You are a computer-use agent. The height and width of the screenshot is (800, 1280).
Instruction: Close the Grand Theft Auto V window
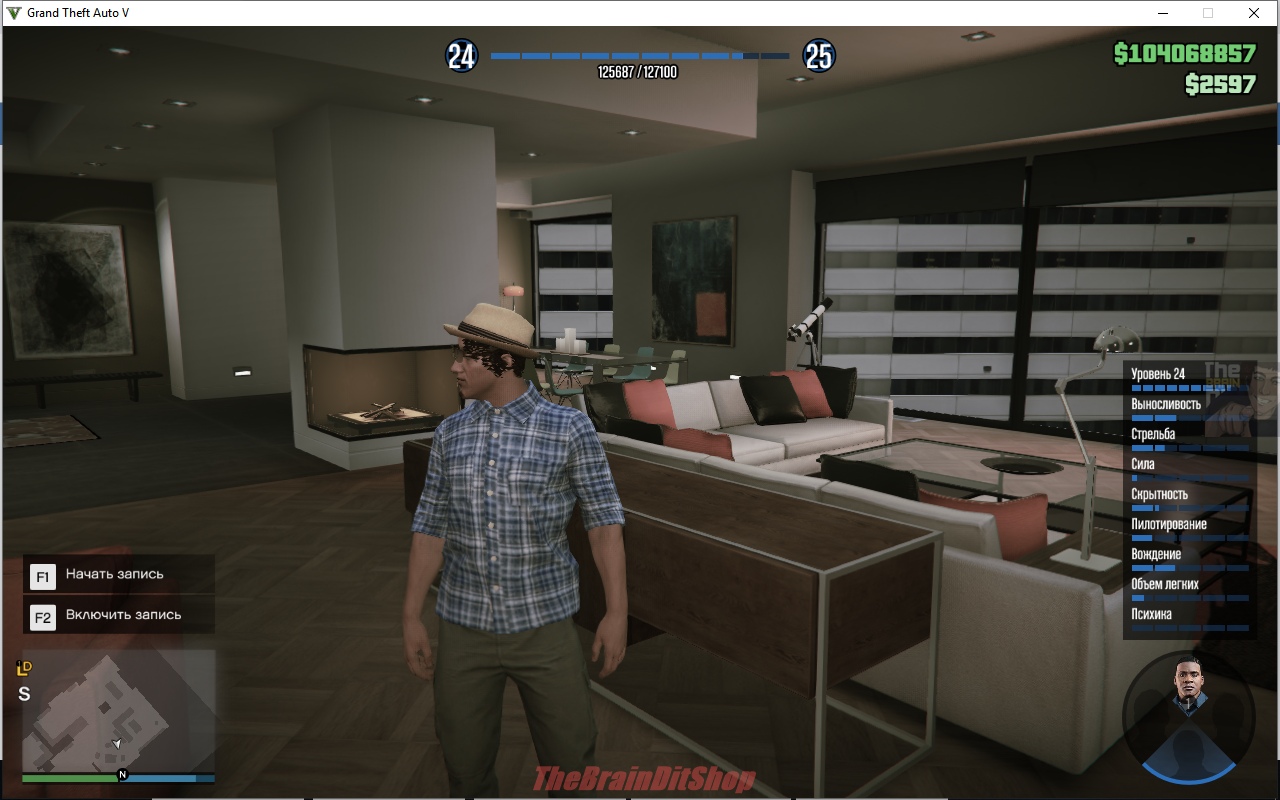[x=1253, y=13]
